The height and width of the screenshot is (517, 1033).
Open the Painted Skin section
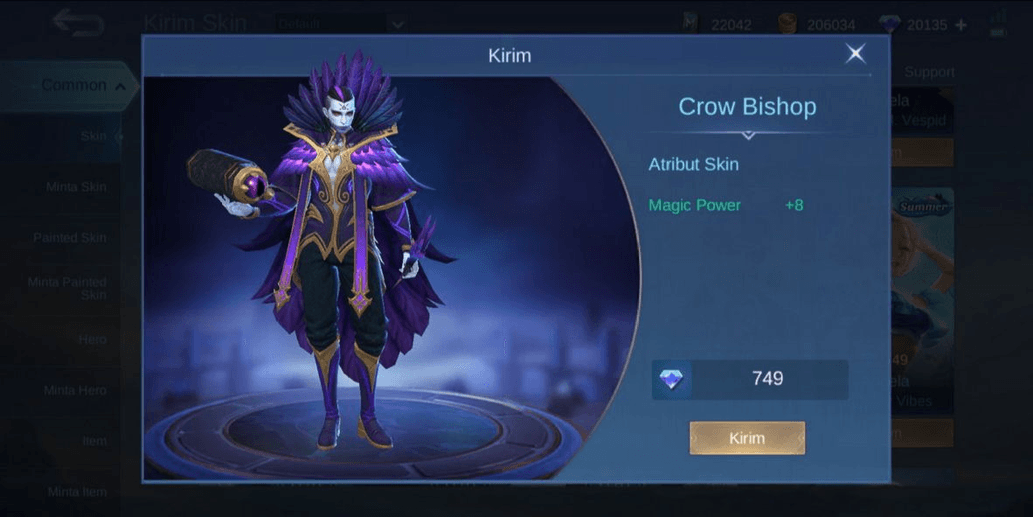click(70, 238)
